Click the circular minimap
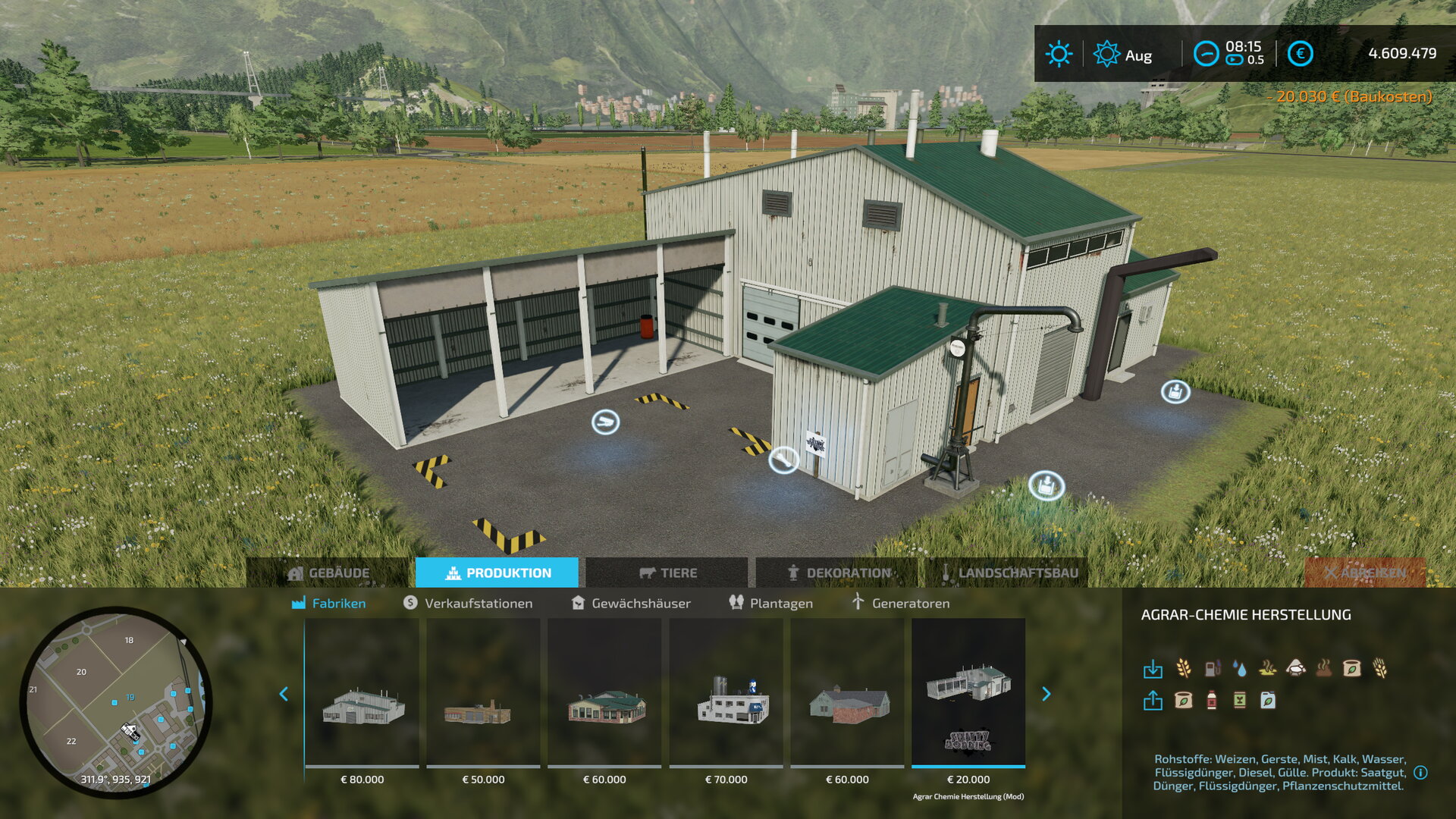1456x819 pixels. (x=115, y=701)
